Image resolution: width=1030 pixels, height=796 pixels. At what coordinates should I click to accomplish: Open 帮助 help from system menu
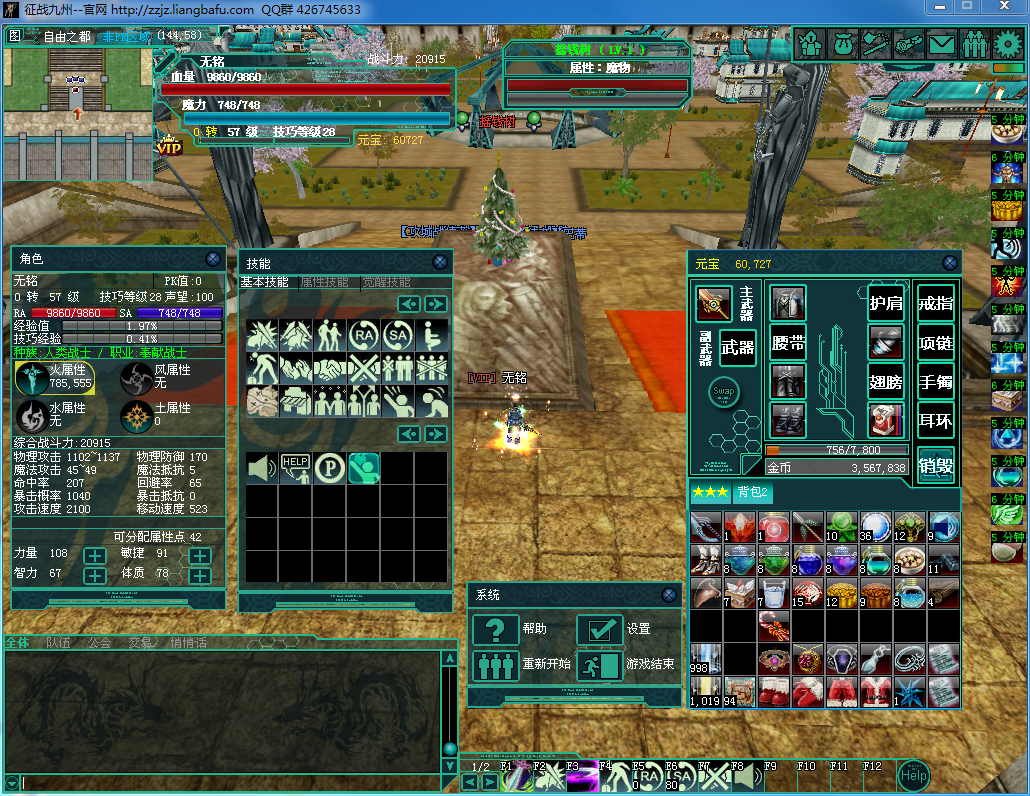click(495, 630)
